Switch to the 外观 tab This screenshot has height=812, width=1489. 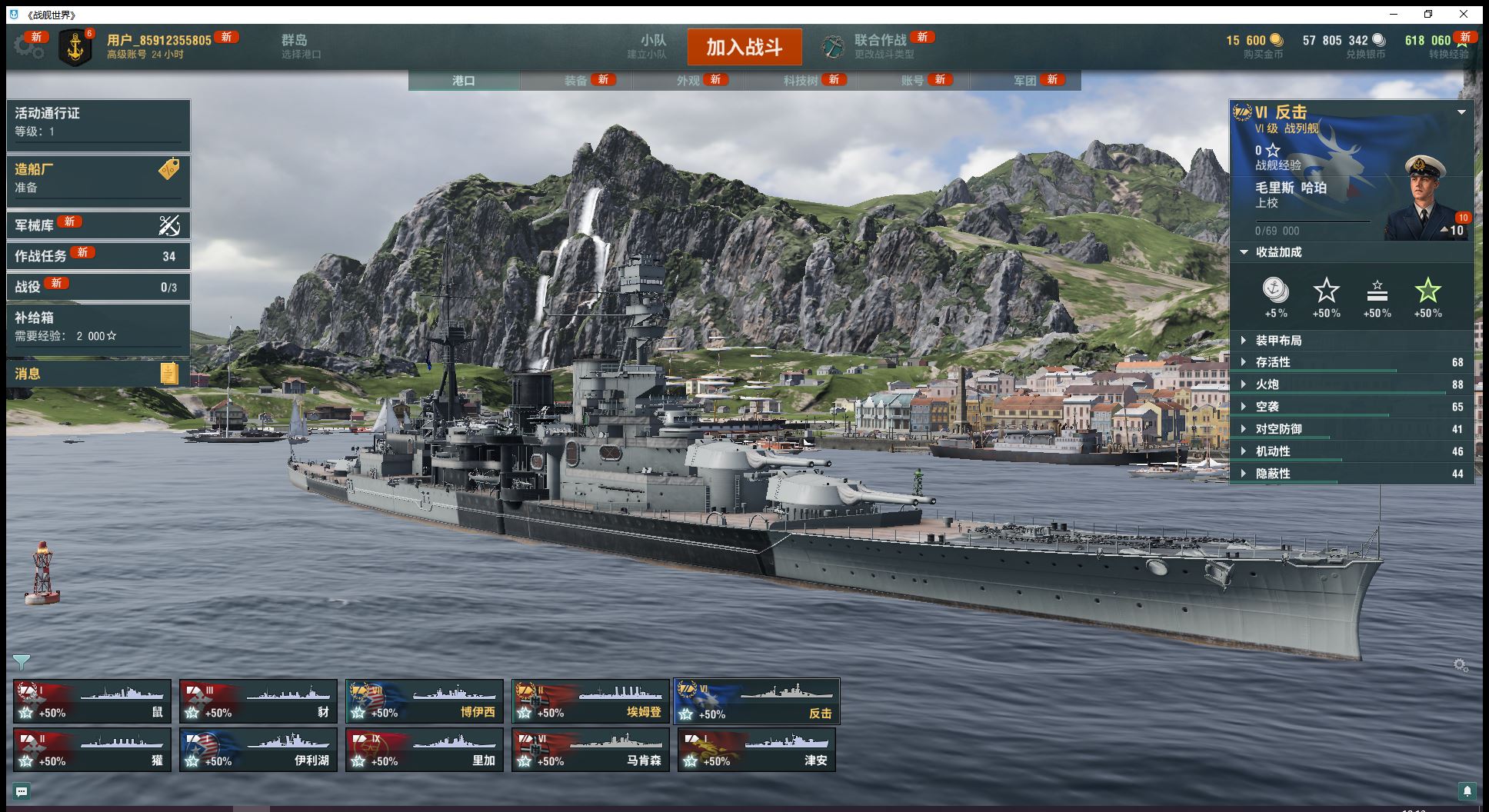688,80
